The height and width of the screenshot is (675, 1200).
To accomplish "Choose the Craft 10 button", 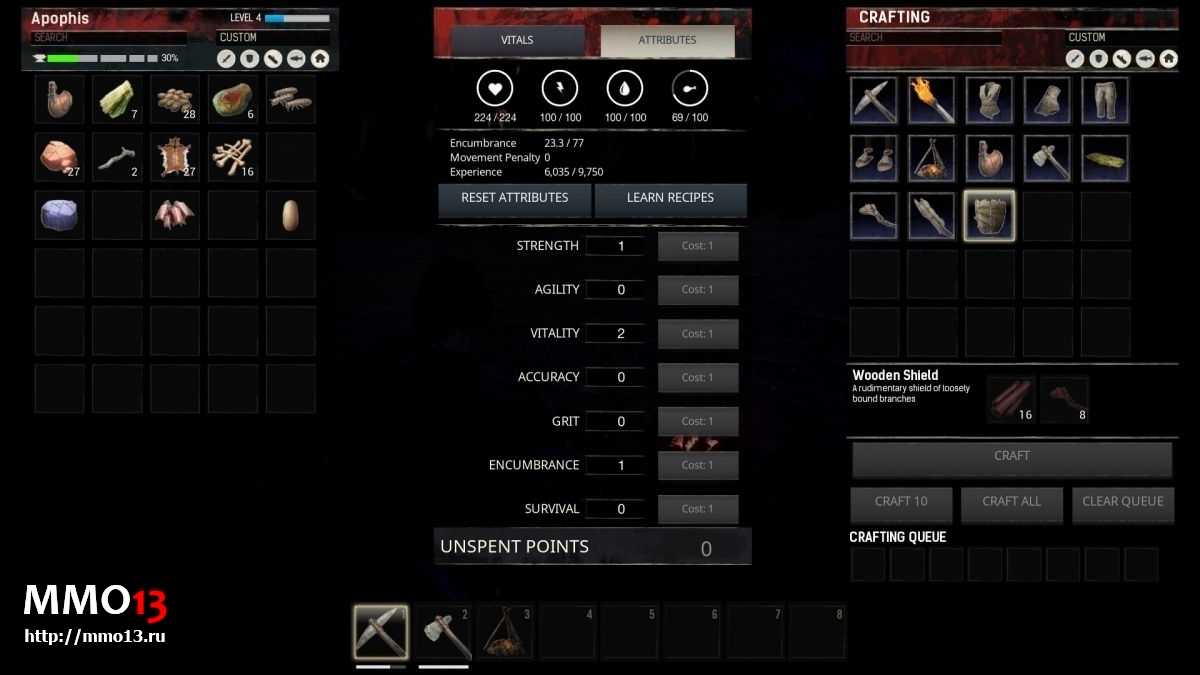I will (x=900, y=502).
